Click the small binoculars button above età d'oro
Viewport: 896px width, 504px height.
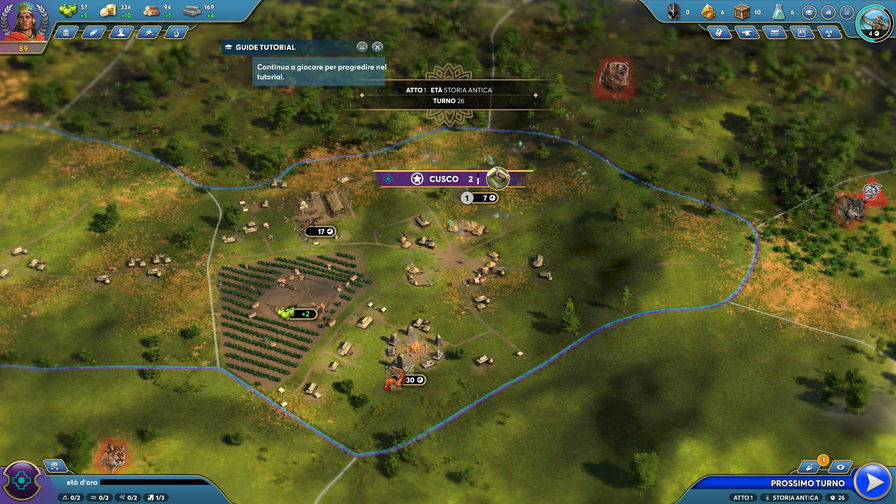56,466
